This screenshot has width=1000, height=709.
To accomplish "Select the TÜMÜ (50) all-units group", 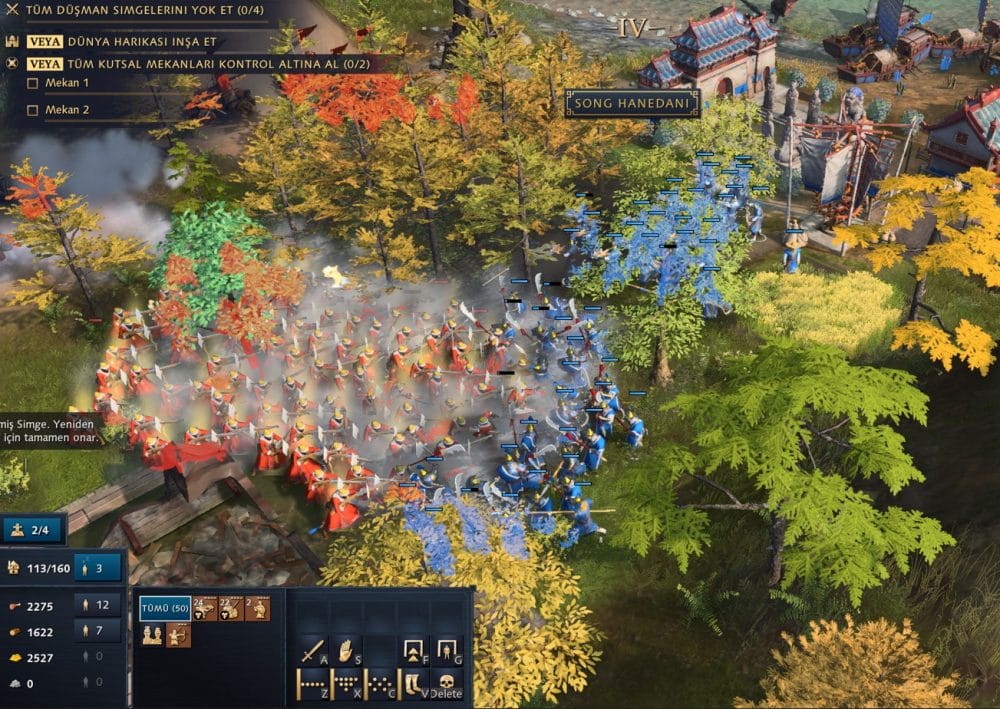I will click(165, 609).
